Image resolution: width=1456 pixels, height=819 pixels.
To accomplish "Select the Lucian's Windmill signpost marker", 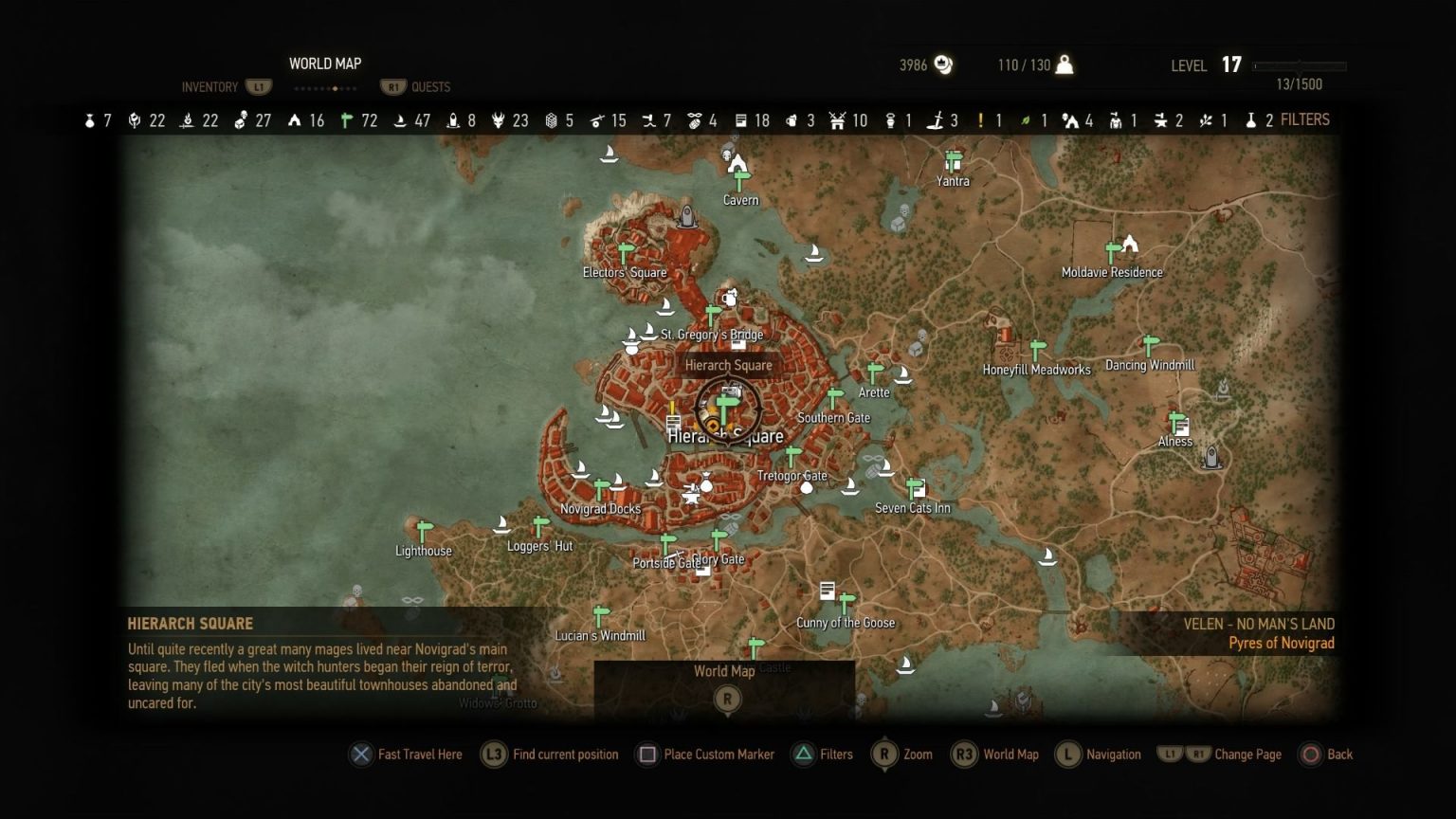I will click(x=600, y=616).
